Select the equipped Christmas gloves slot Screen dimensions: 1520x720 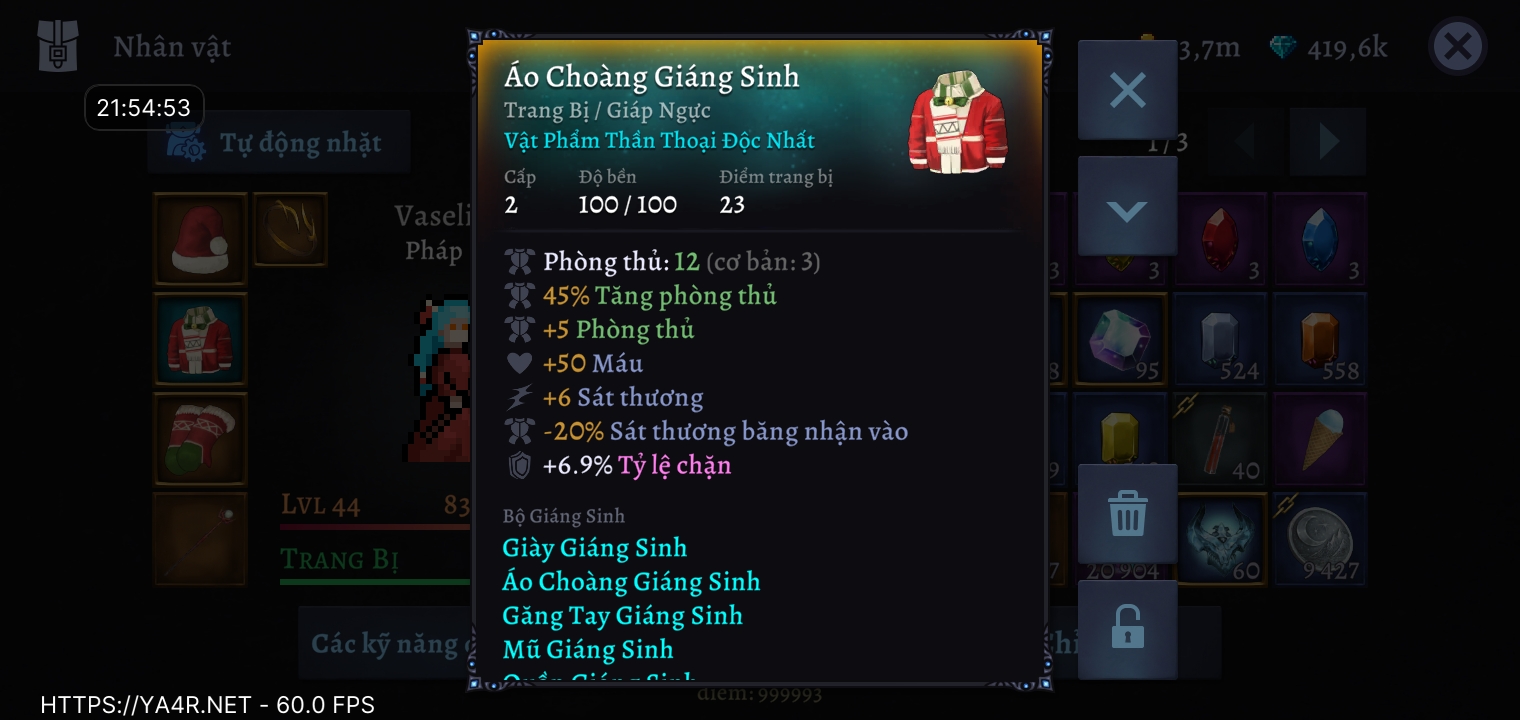(x=200, y=439)
